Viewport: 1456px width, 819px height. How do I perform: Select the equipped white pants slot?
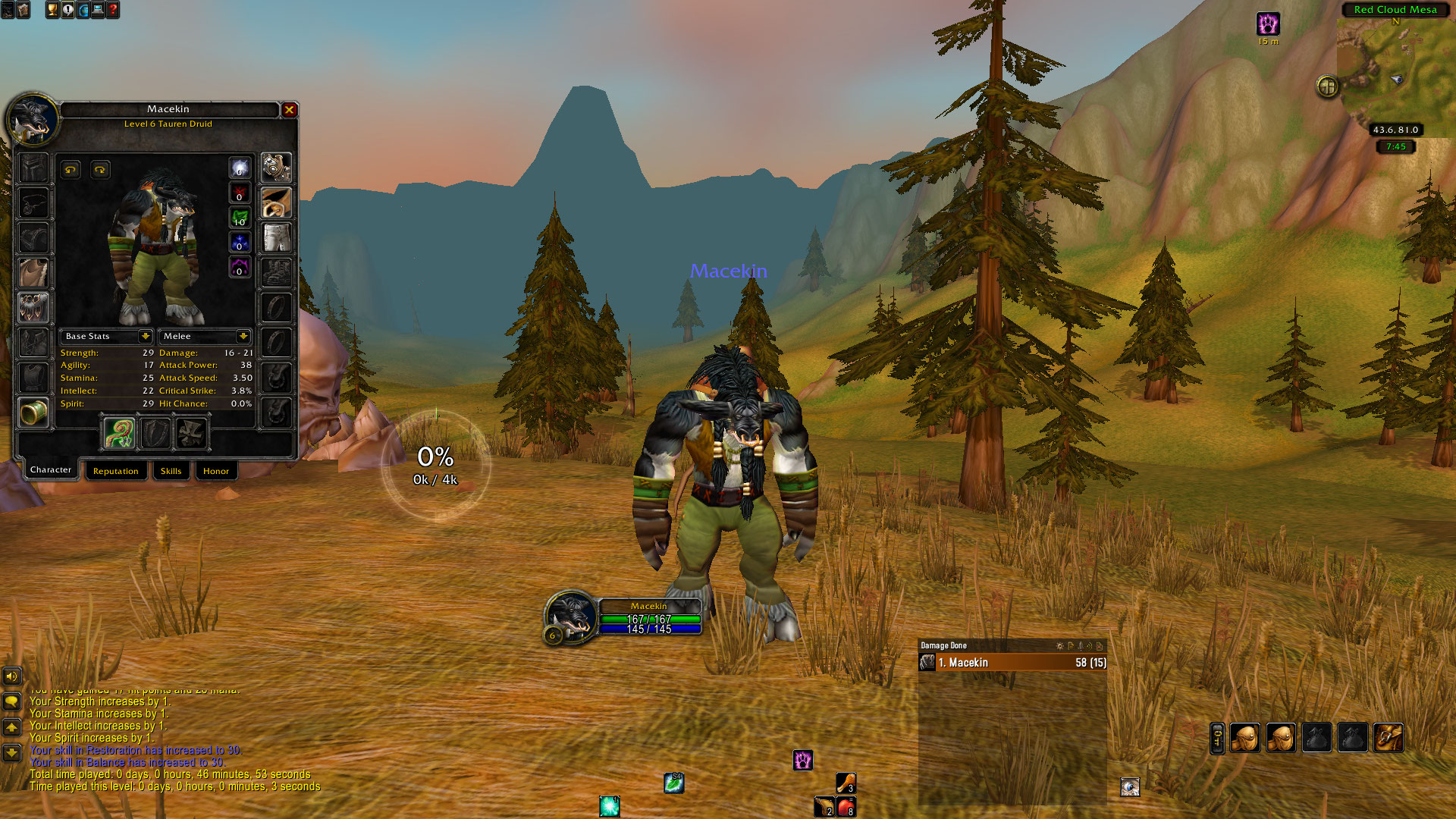tap(277, 237)
